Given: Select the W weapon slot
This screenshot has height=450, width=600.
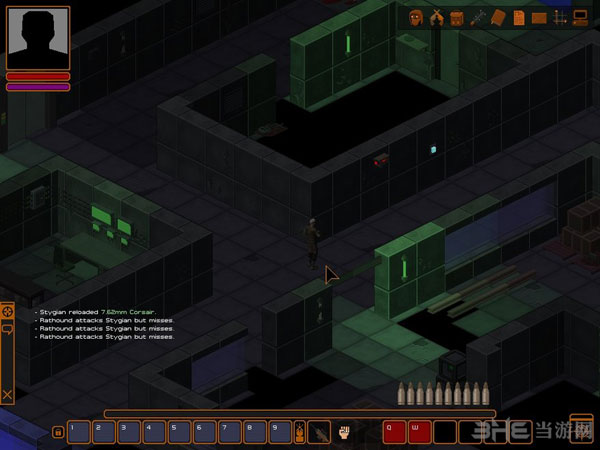Looking at the screenshot, I should (419, 432).
